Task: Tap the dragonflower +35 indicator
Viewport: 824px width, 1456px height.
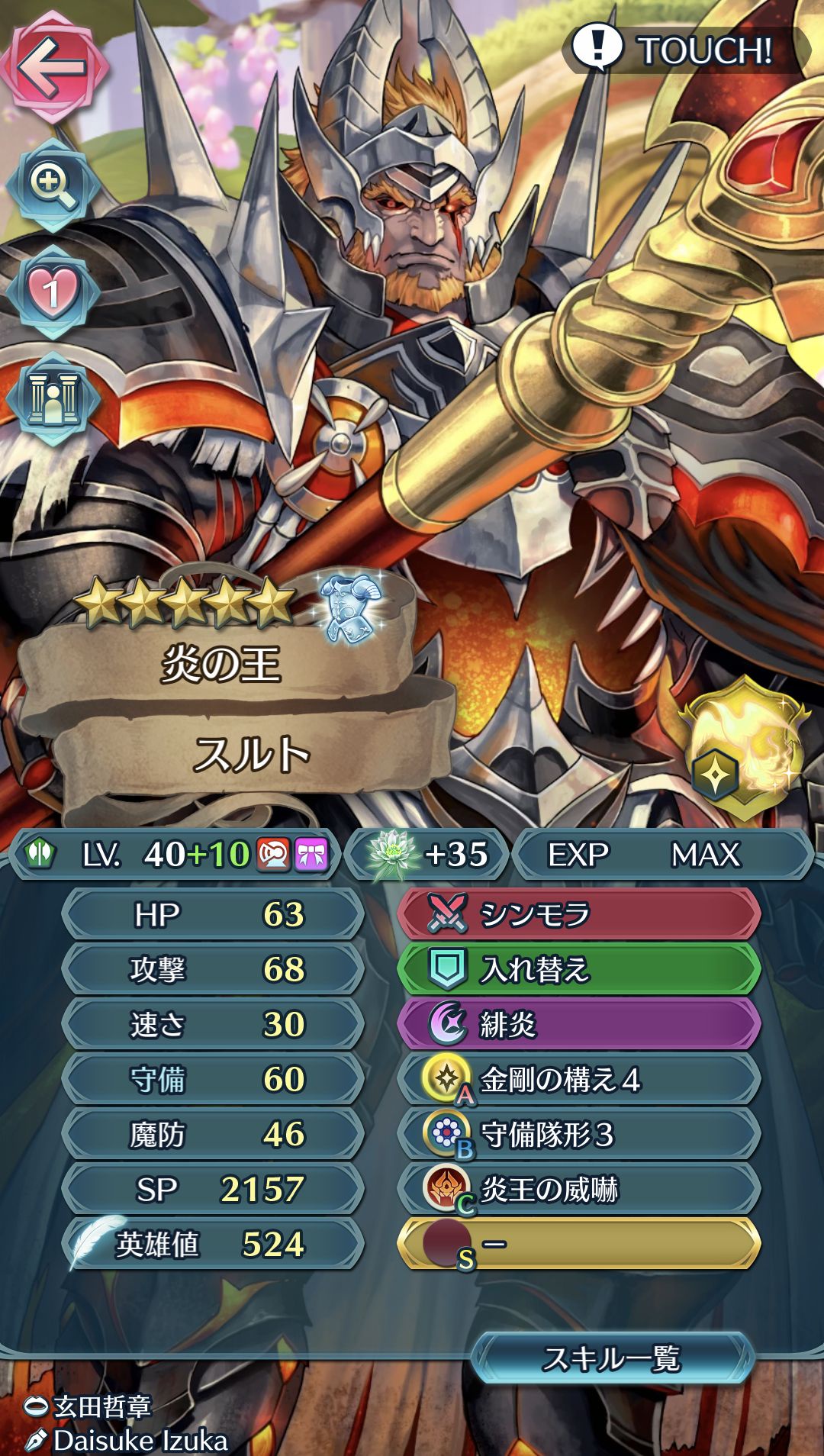Action: click(427, 855)
